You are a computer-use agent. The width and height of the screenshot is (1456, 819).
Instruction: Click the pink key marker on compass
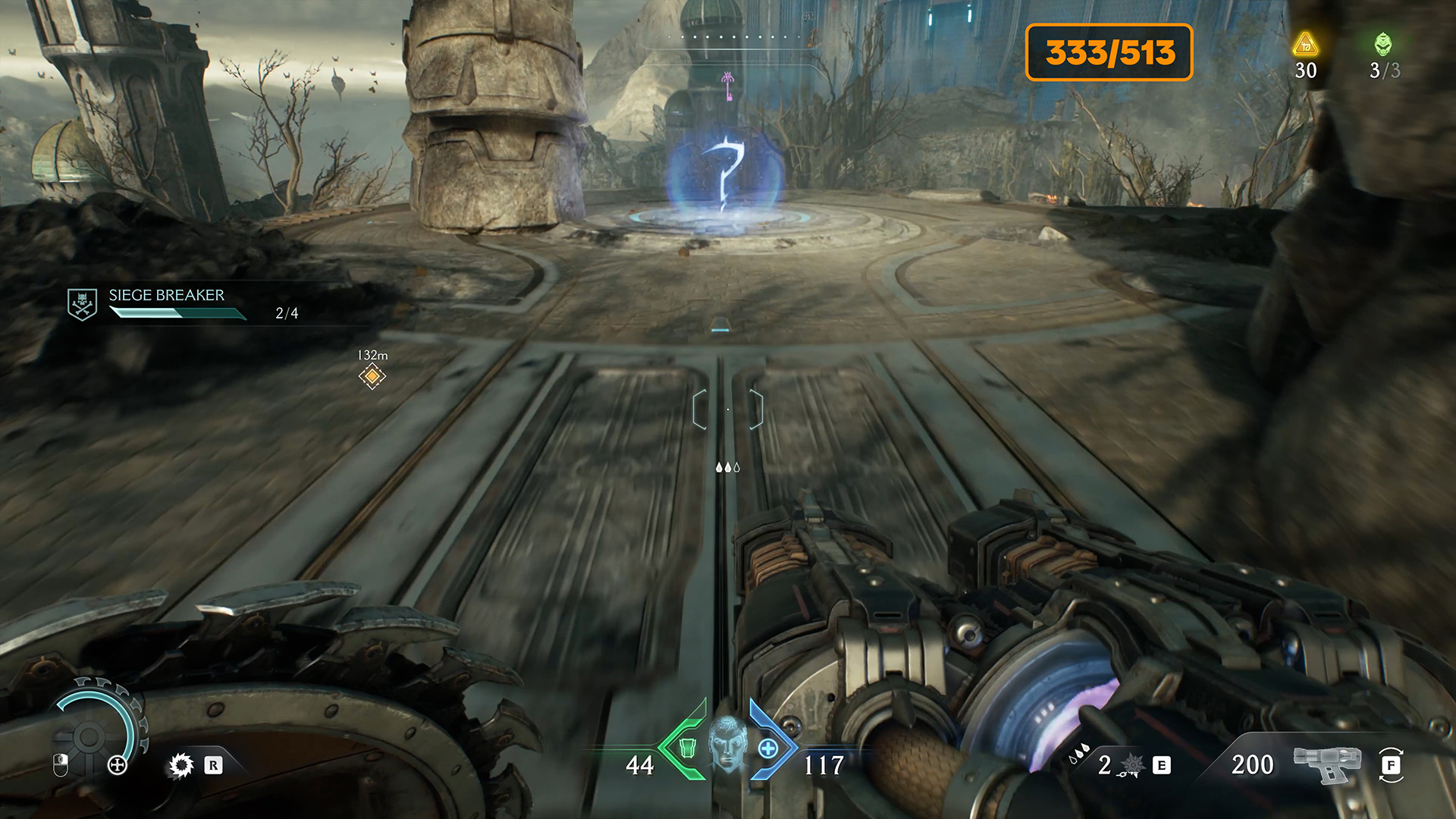click(728, 85)
